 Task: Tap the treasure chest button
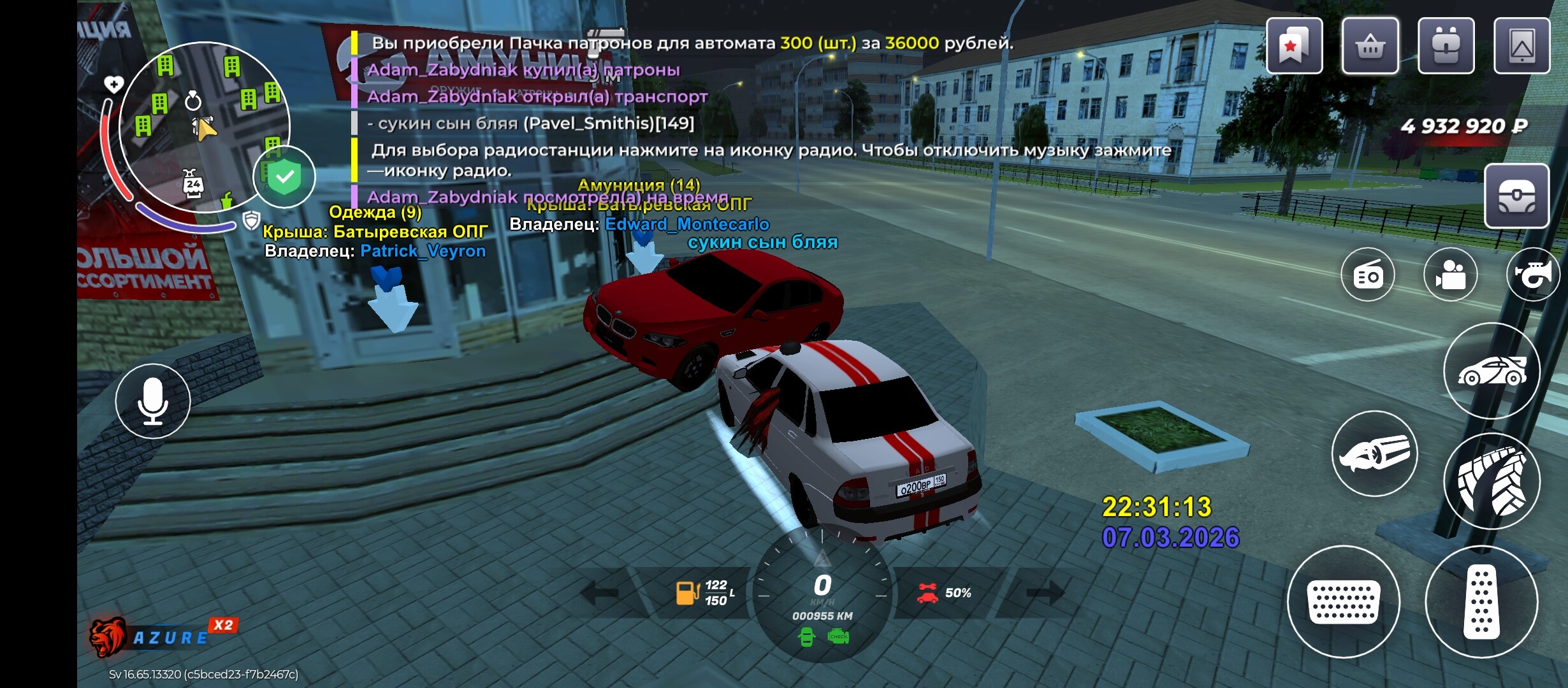pos(1516,196)
